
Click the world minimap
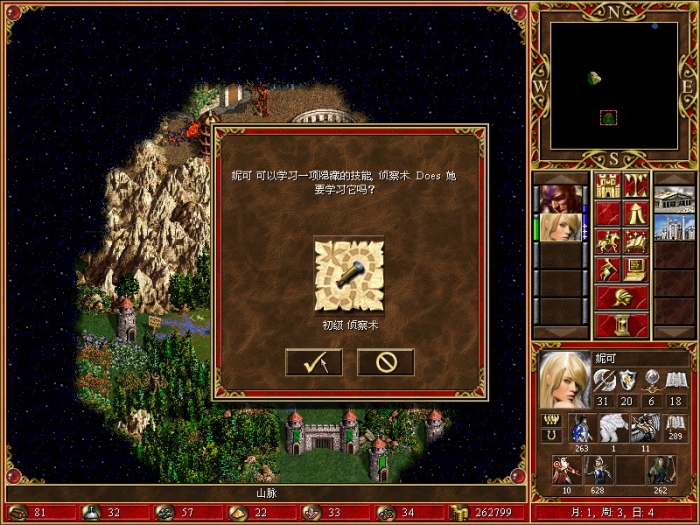click(614, 85)
